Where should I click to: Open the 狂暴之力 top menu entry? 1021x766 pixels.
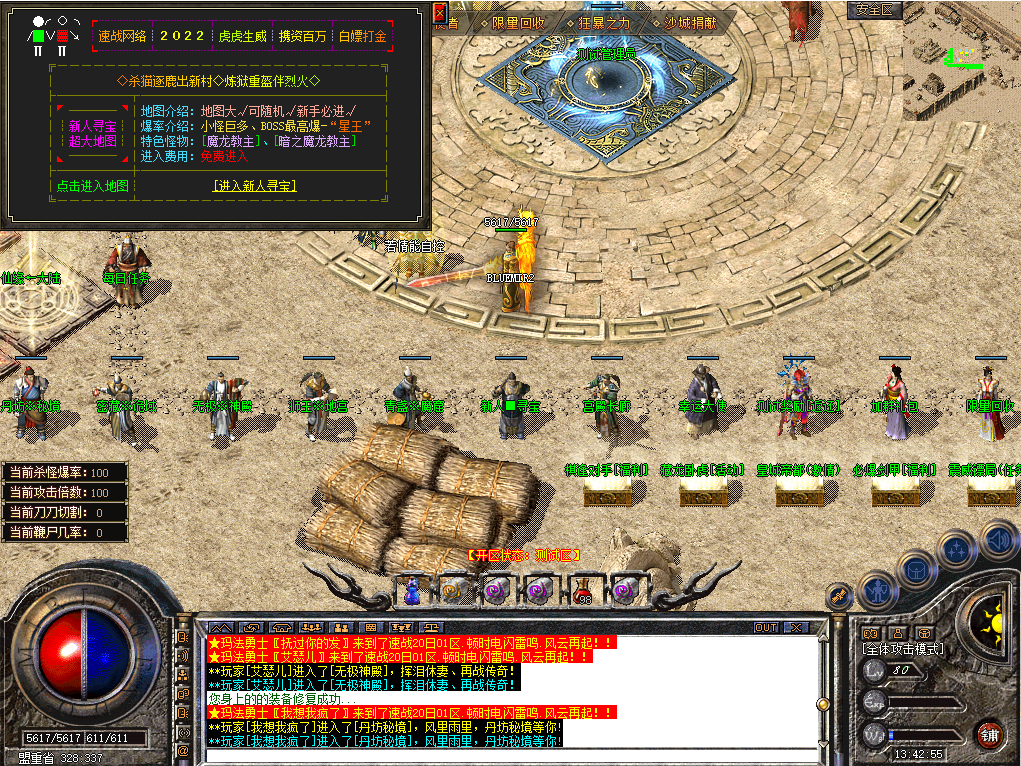tap(598, 22)
